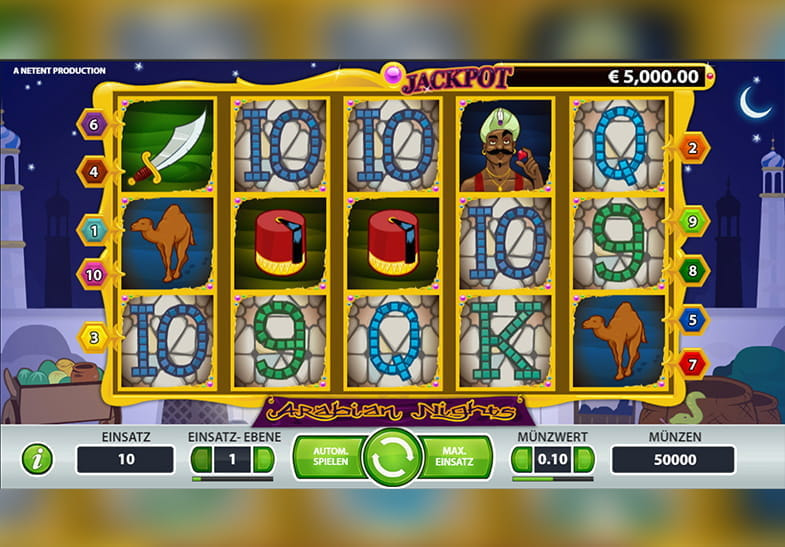Image resolution: width=785 pixels, height=547 pixels.
Task: Select payline 1 marker
Action: click(93, 230)
